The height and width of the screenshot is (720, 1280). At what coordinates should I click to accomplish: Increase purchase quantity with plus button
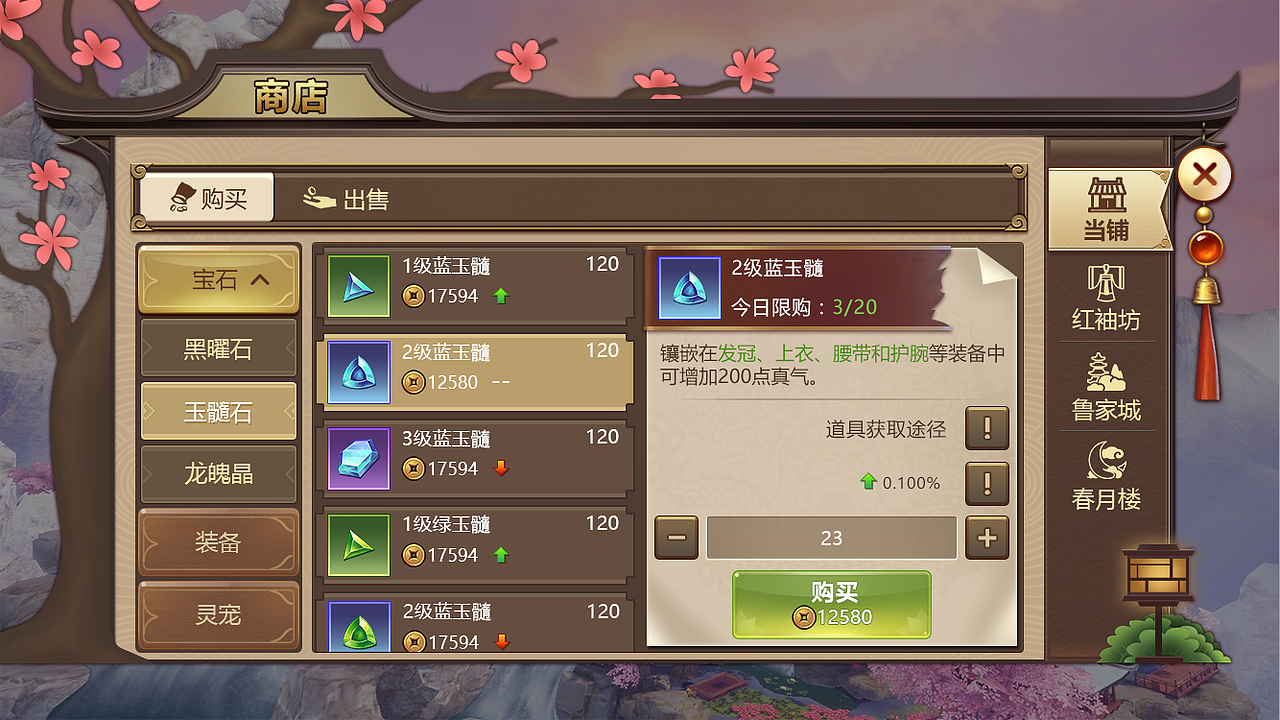click(x=986, y=538)
